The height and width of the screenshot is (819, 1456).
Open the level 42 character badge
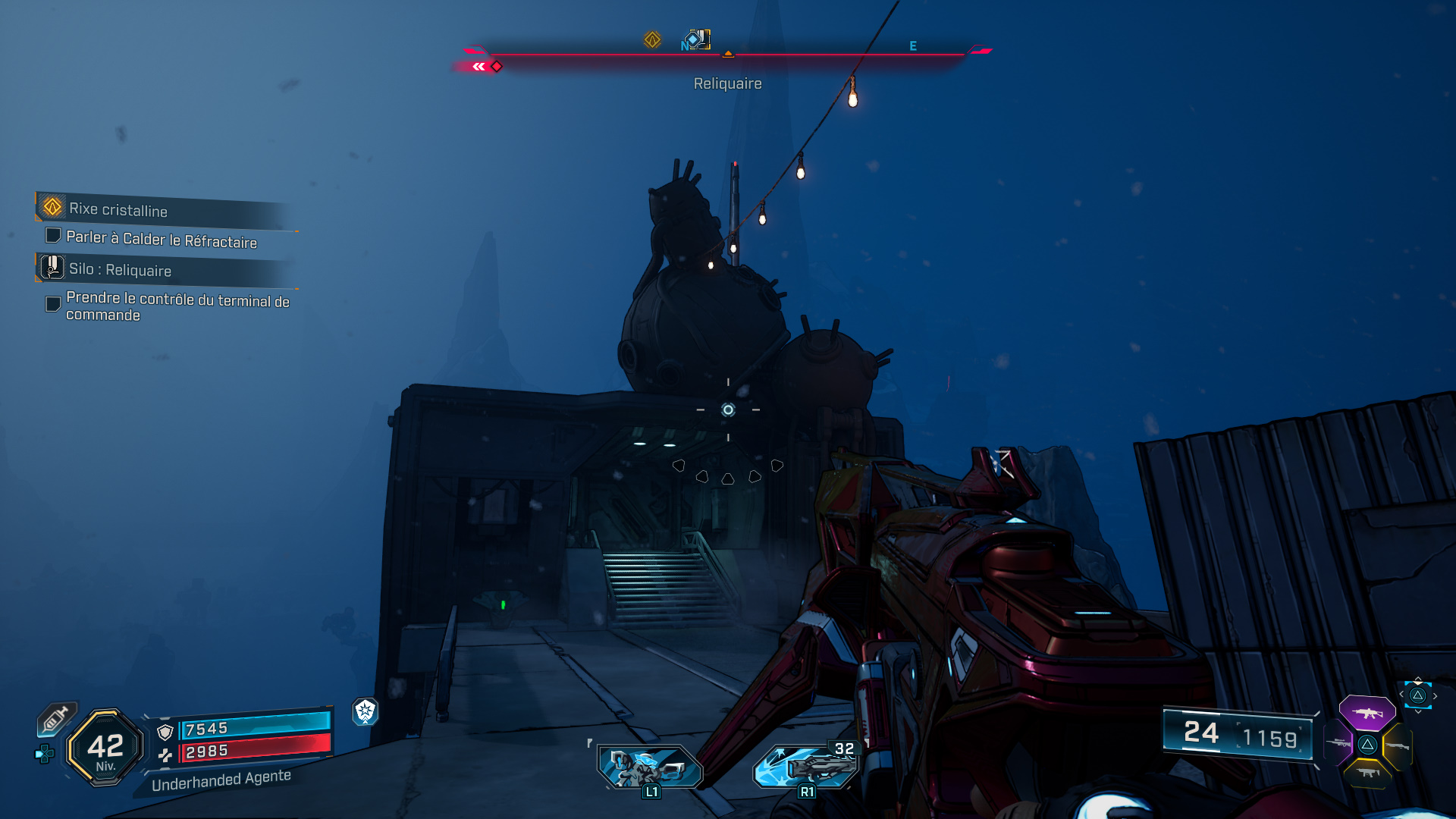coord(105,748)
